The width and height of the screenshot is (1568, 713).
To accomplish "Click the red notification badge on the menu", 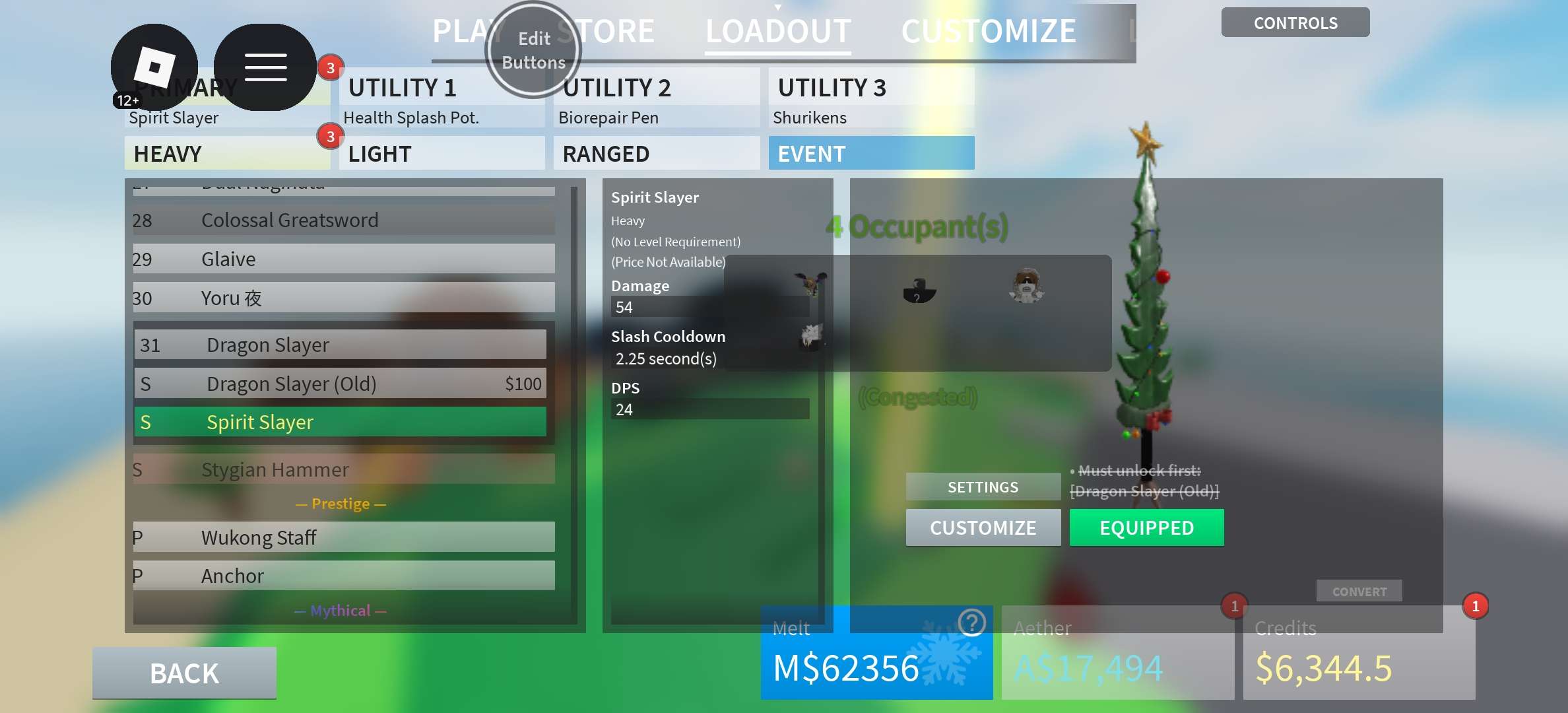I will (x=330, y=67).
